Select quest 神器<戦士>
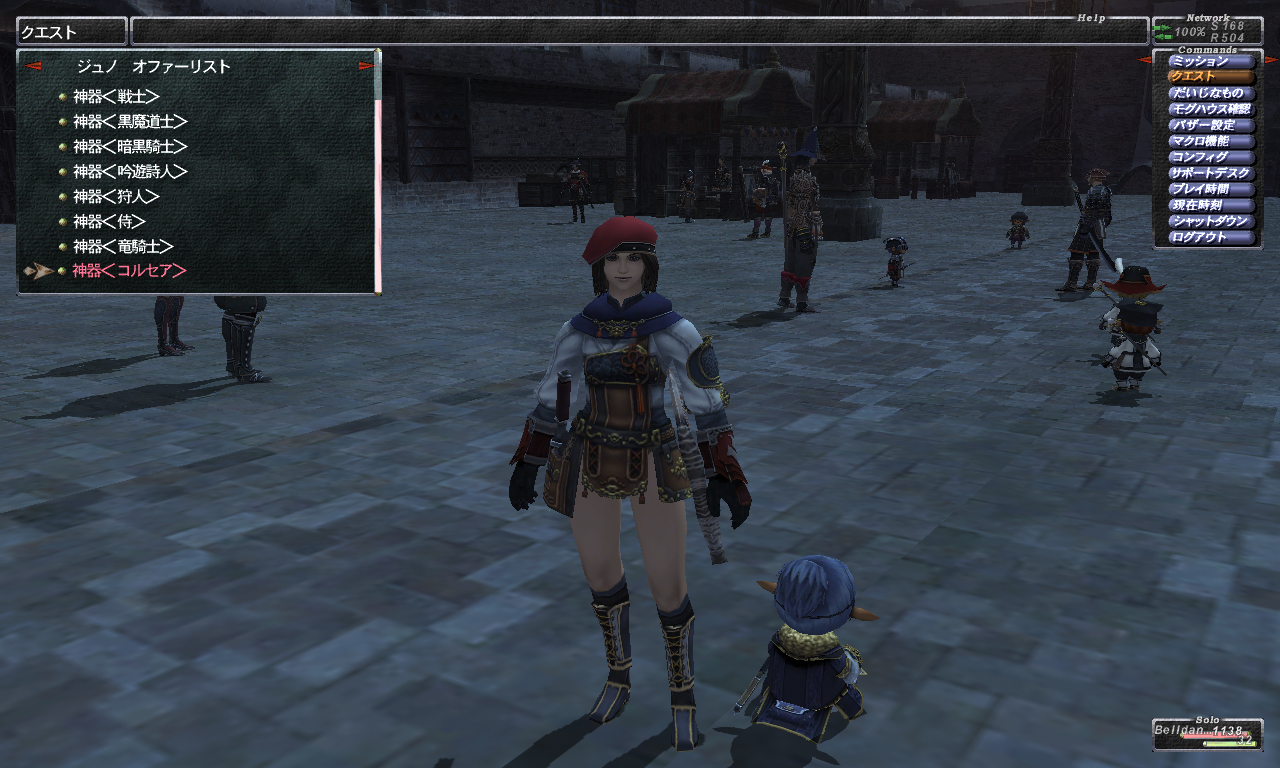 pos(116,97)
